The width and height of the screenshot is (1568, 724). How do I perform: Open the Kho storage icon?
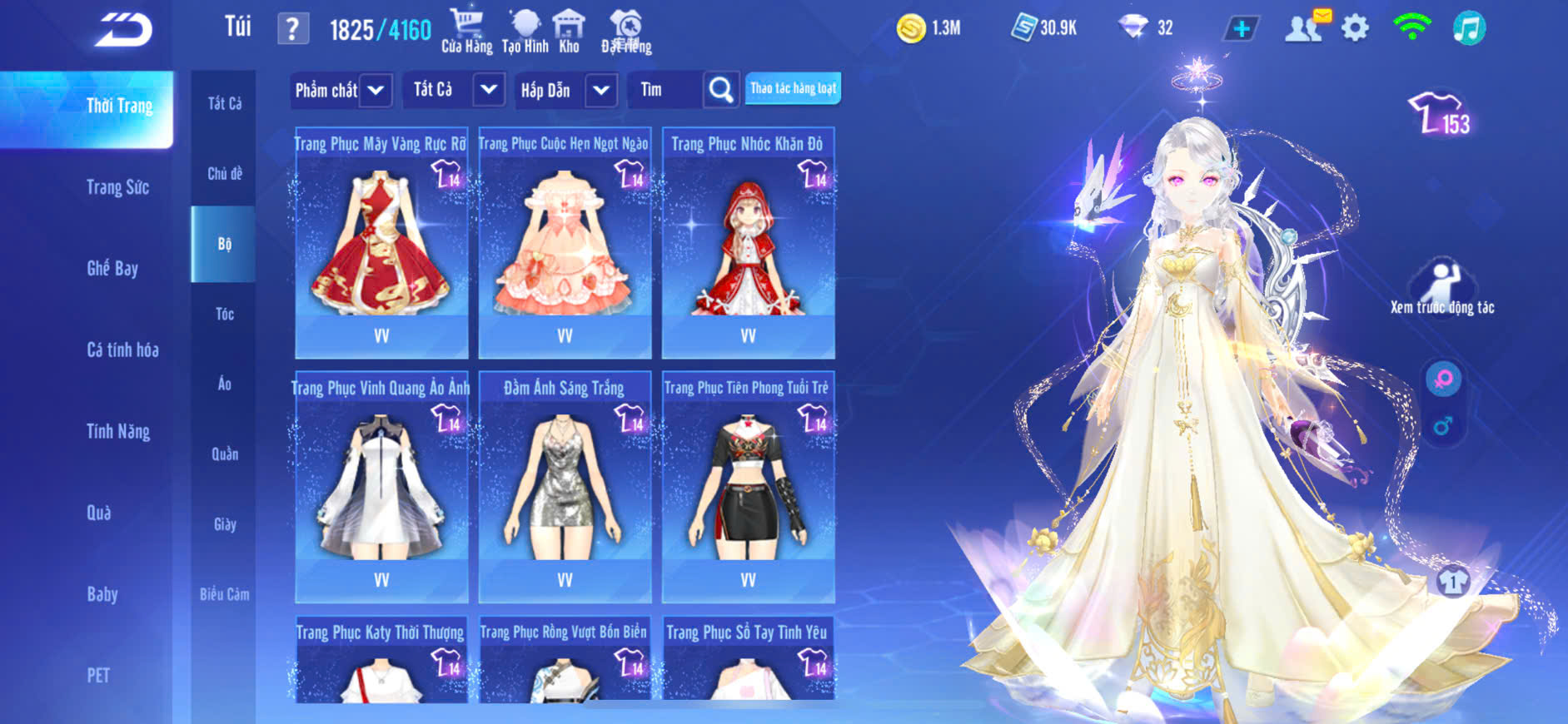(569, 31)
